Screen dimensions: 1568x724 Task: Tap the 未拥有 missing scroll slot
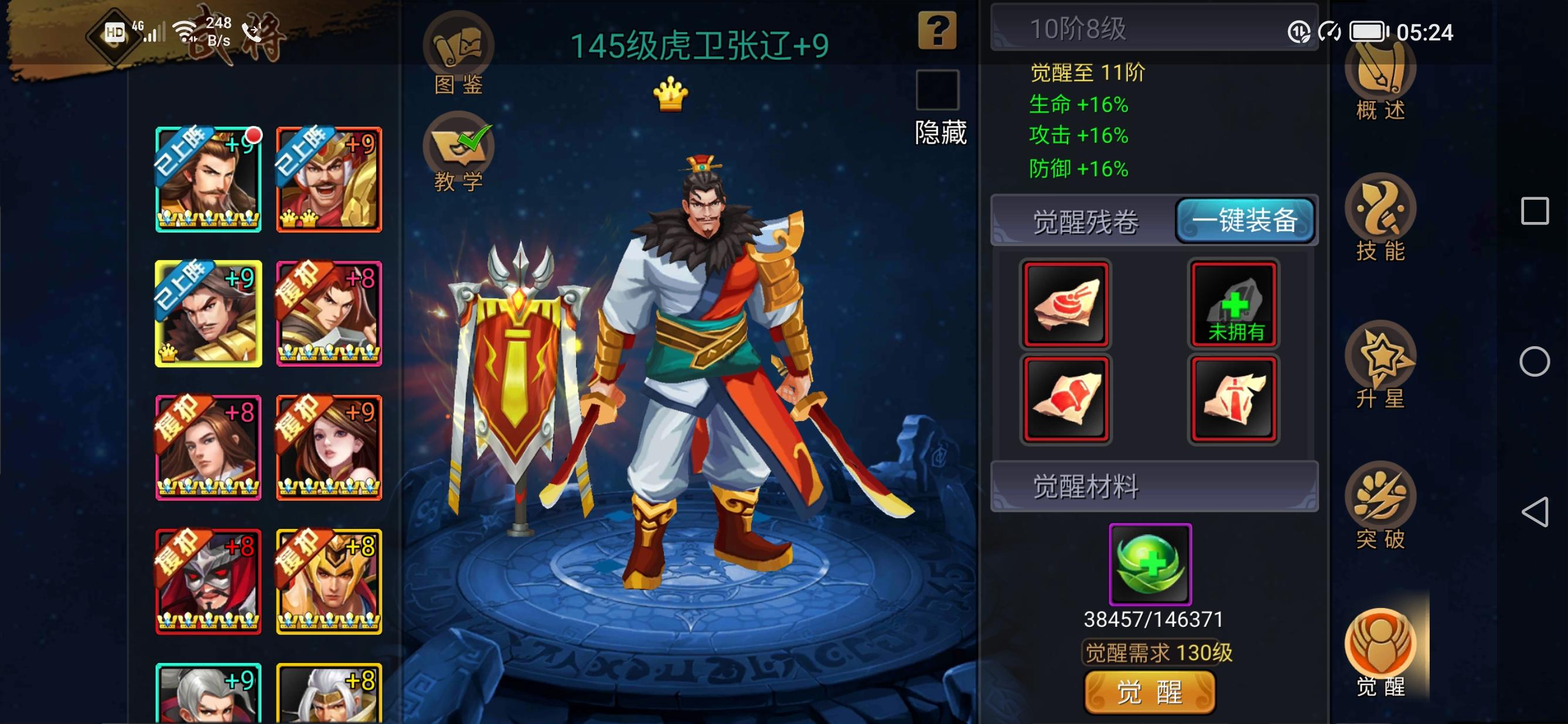[1233, 304]
